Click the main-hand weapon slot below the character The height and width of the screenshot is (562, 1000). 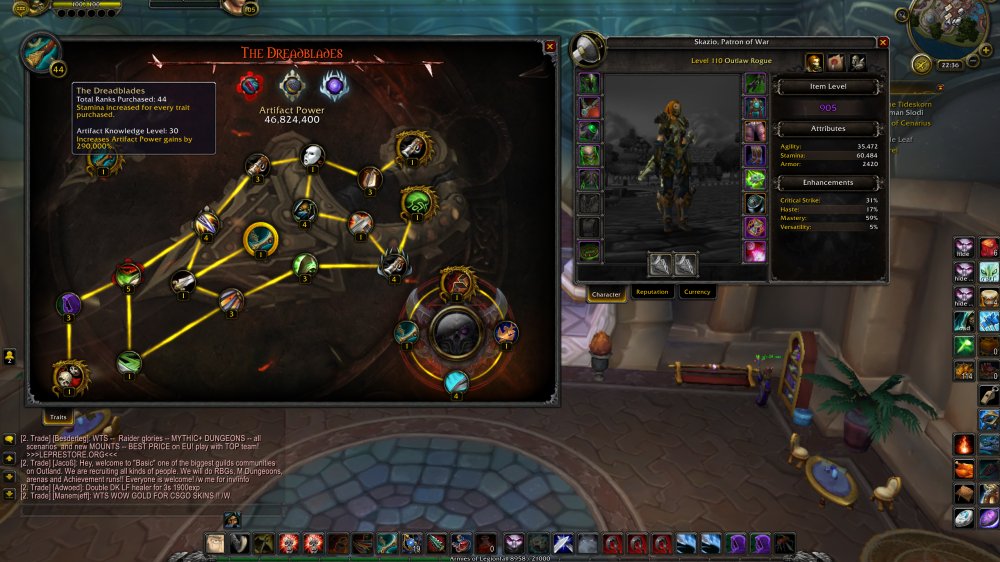point(660,264)
